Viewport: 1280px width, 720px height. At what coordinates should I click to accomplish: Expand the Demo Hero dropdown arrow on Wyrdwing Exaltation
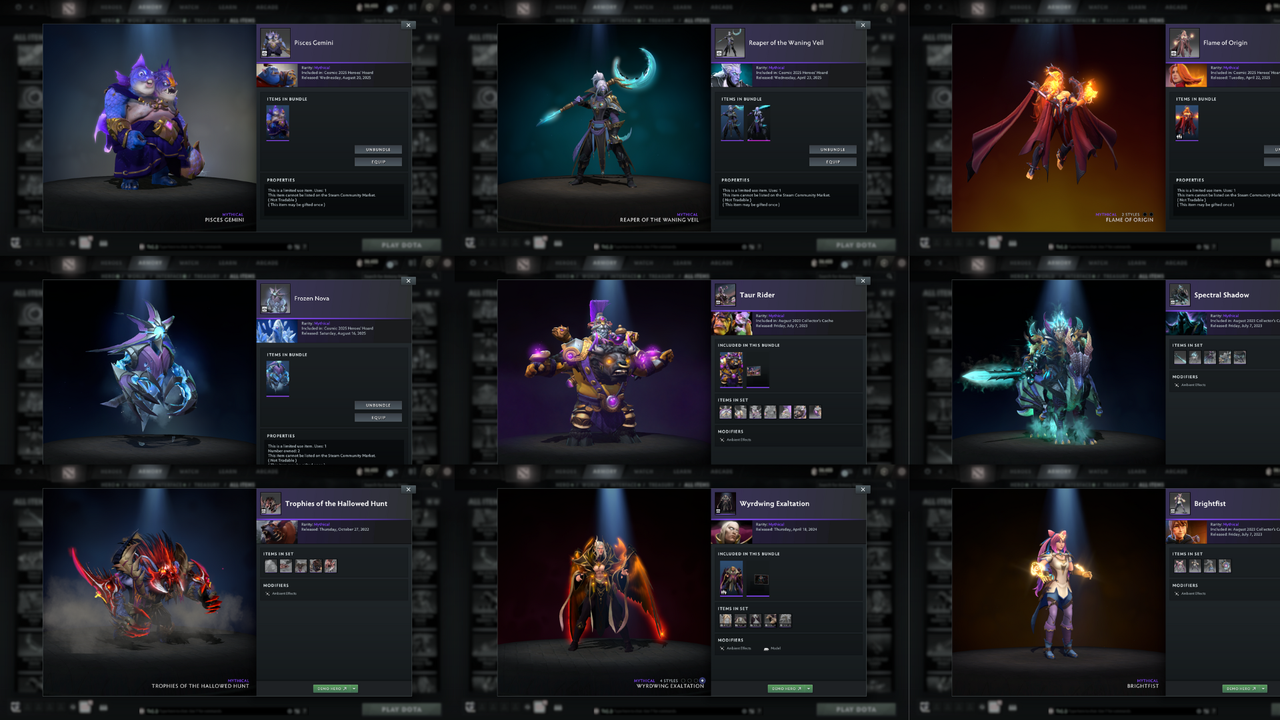809,689
